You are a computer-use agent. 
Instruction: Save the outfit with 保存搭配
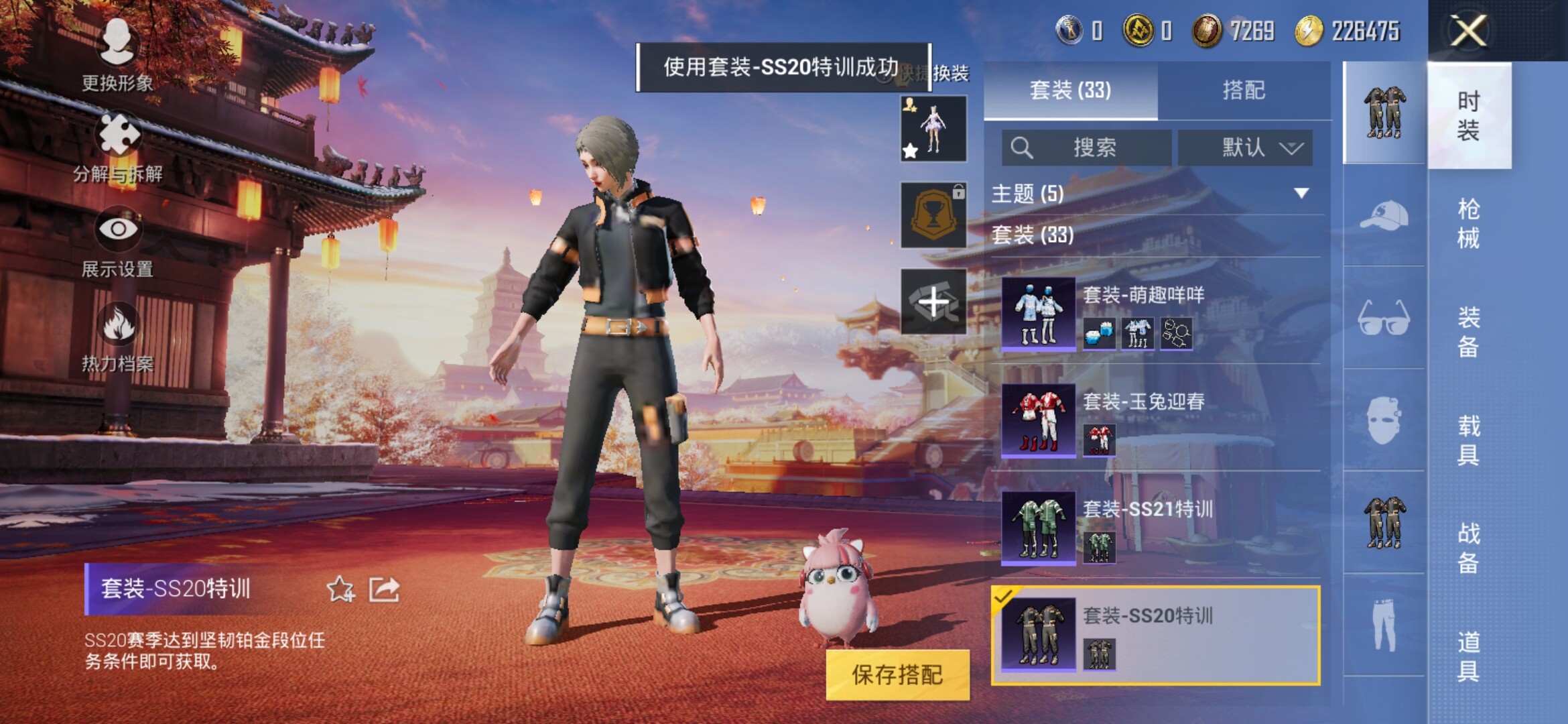(x=897, y=674)
